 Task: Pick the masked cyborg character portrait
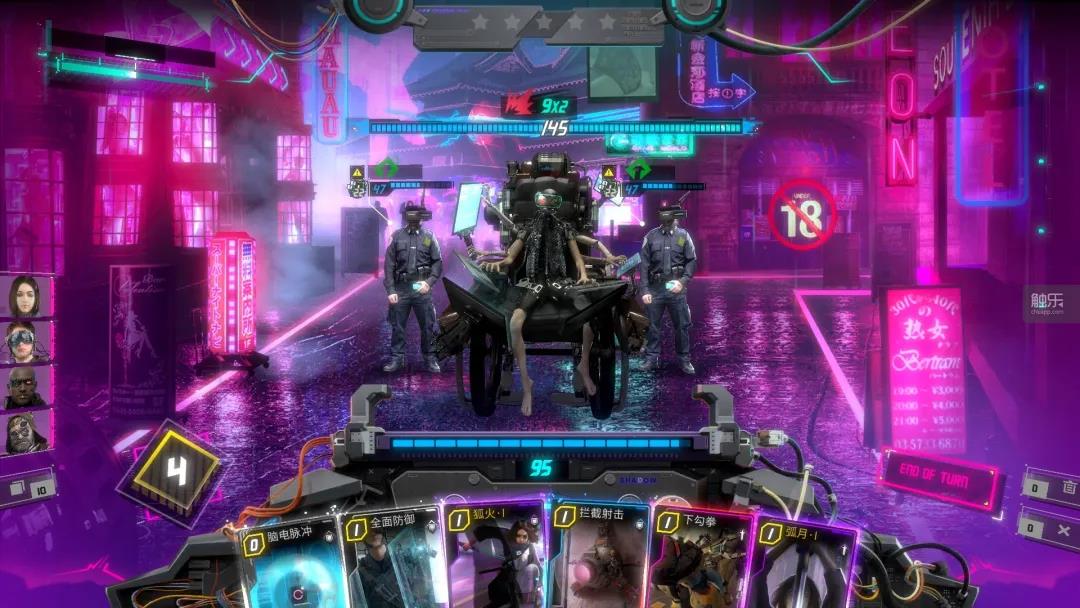(24, 433)
